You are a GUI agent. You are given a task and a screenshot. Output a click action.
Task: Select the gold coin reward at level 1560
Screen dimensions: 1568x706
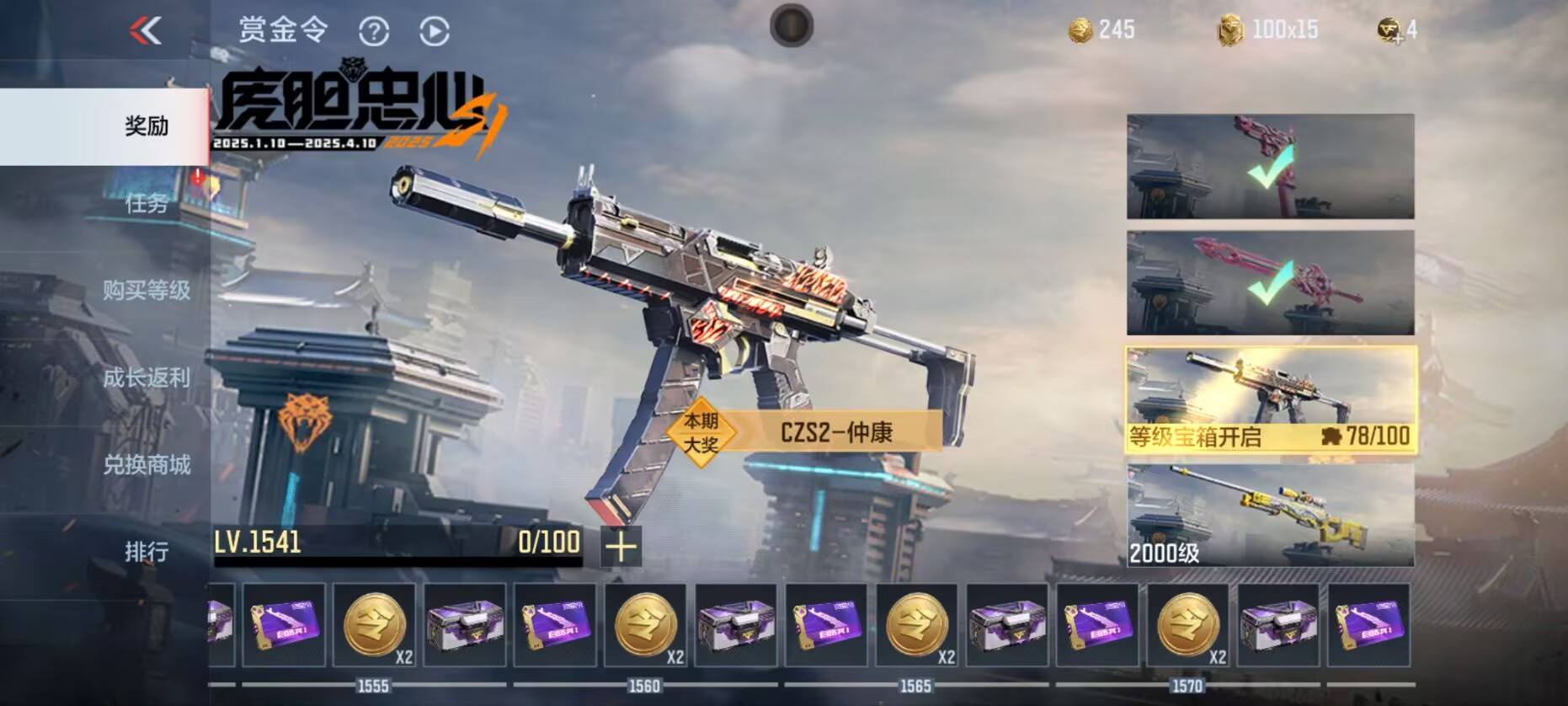646,625
